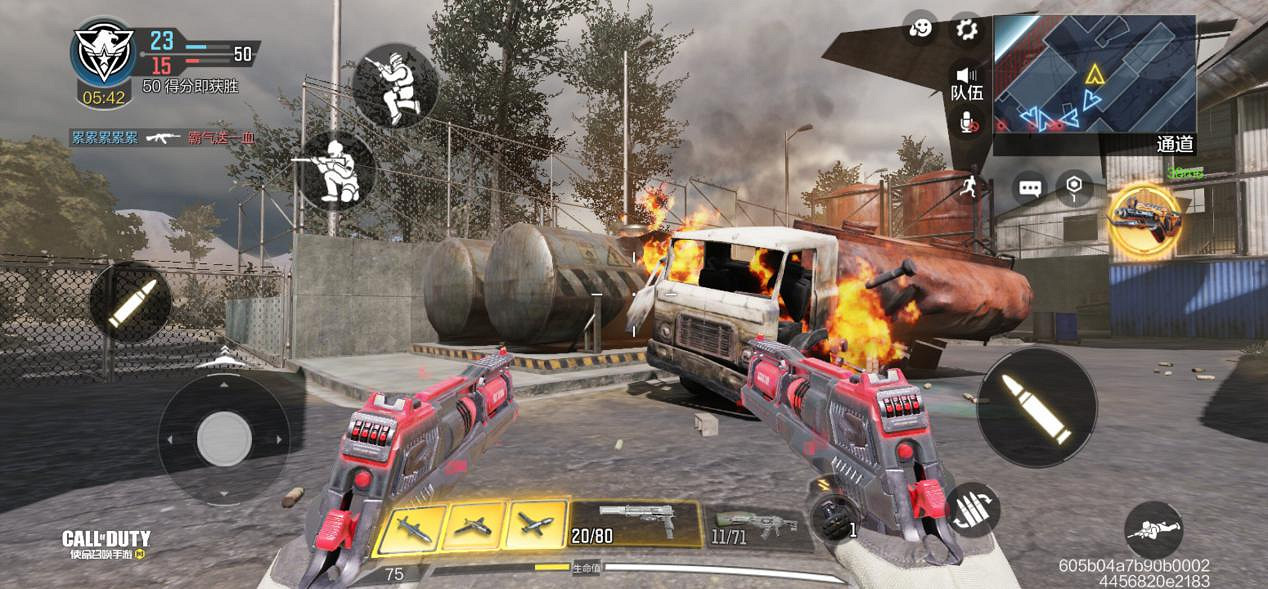Open the settings gear icon
Screen dimensions: 1268x589
click(x=967, y=29)
